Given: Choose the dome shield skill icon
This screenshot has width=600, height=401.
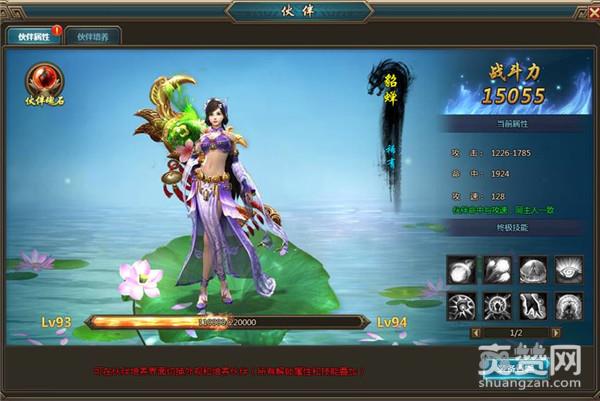Looking at the screenshot, I should tap(532, 270).
